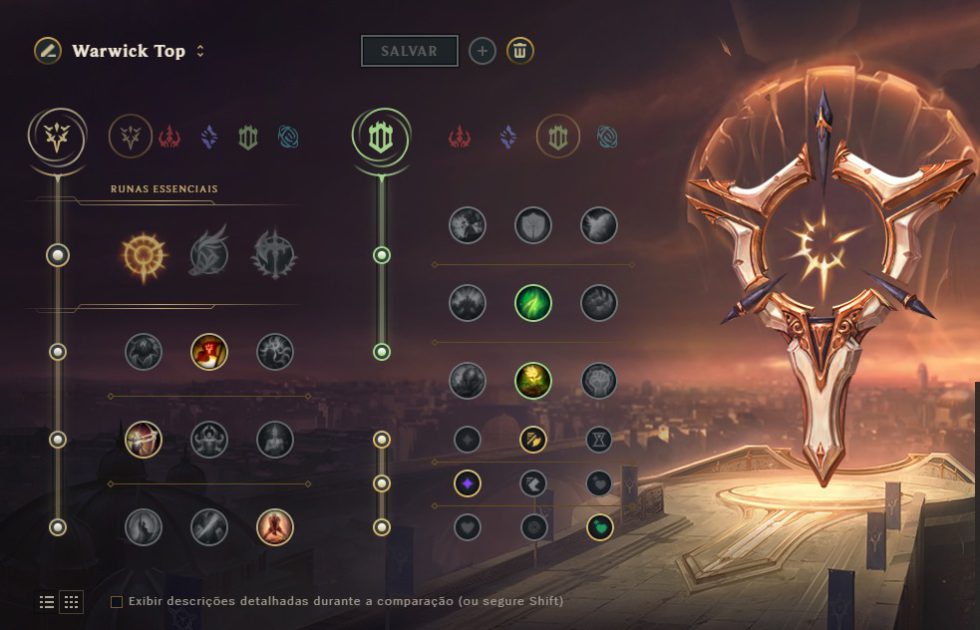Viewport: 980px width, 630px height.
Task: Select the Conqueror keystone rune
Action: (274, 254)
